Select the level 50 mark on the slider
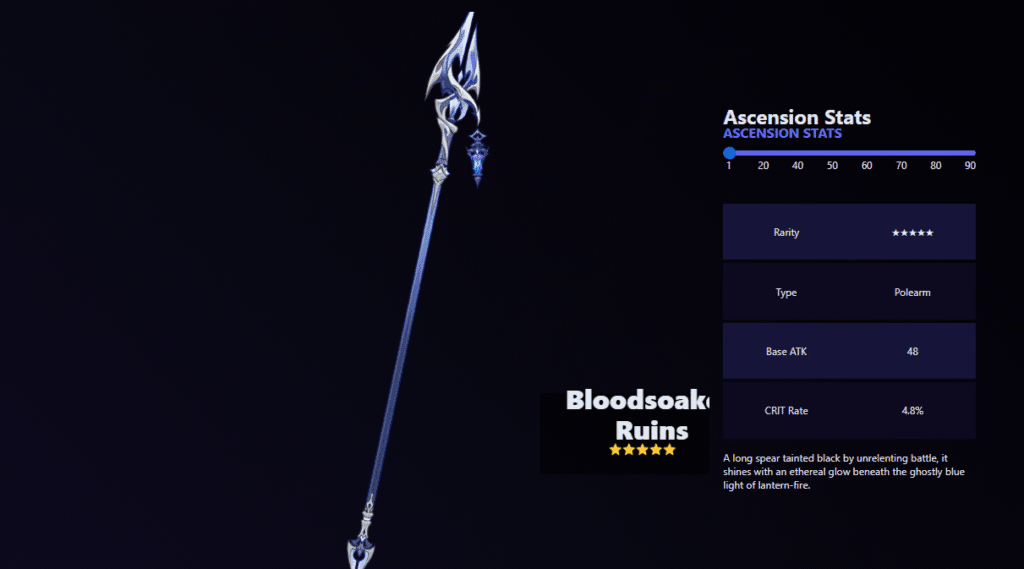The image size is (1024, 569). click(x=832, y=153)
